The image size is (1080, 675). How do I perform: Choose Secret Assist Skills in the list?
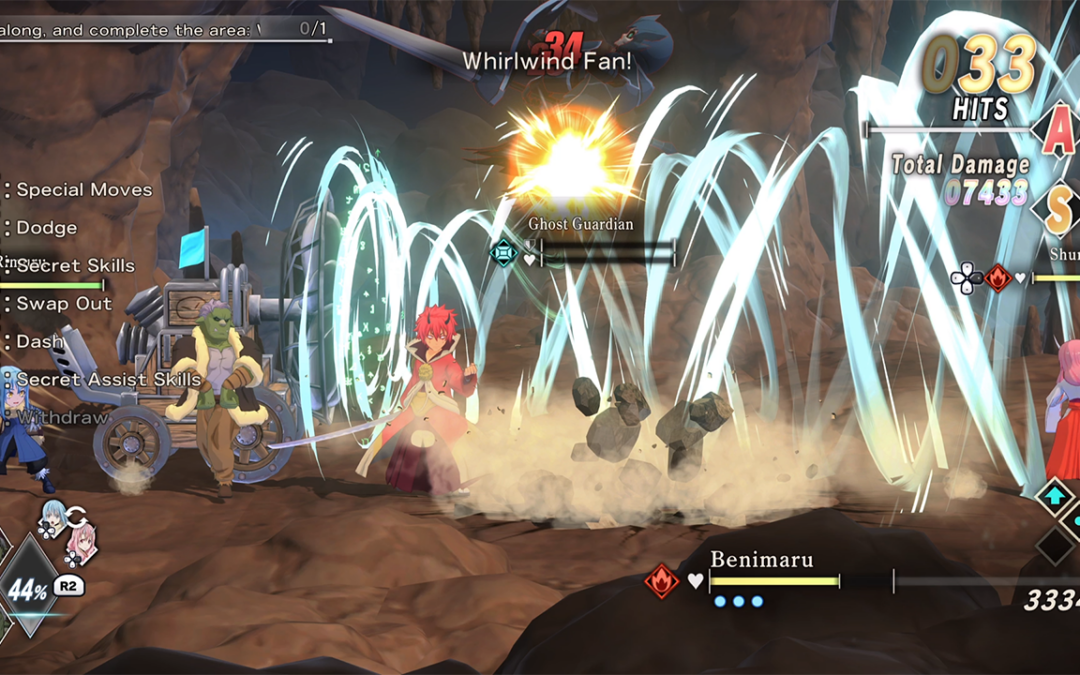pyautogui.click(x=108, y=380)
